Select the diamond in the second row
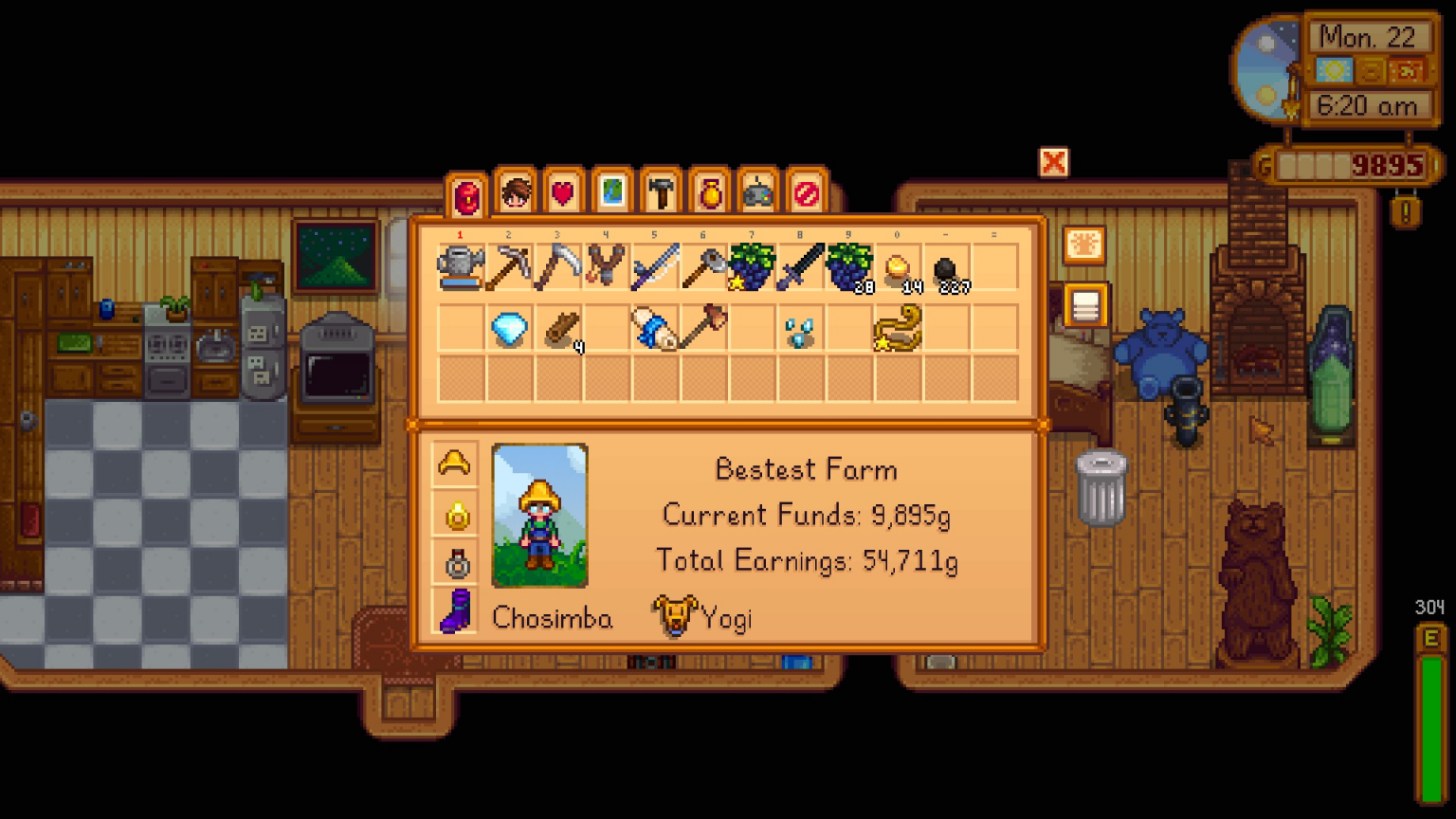Screen dimensions: 1456x819 (x=508, y=329)
